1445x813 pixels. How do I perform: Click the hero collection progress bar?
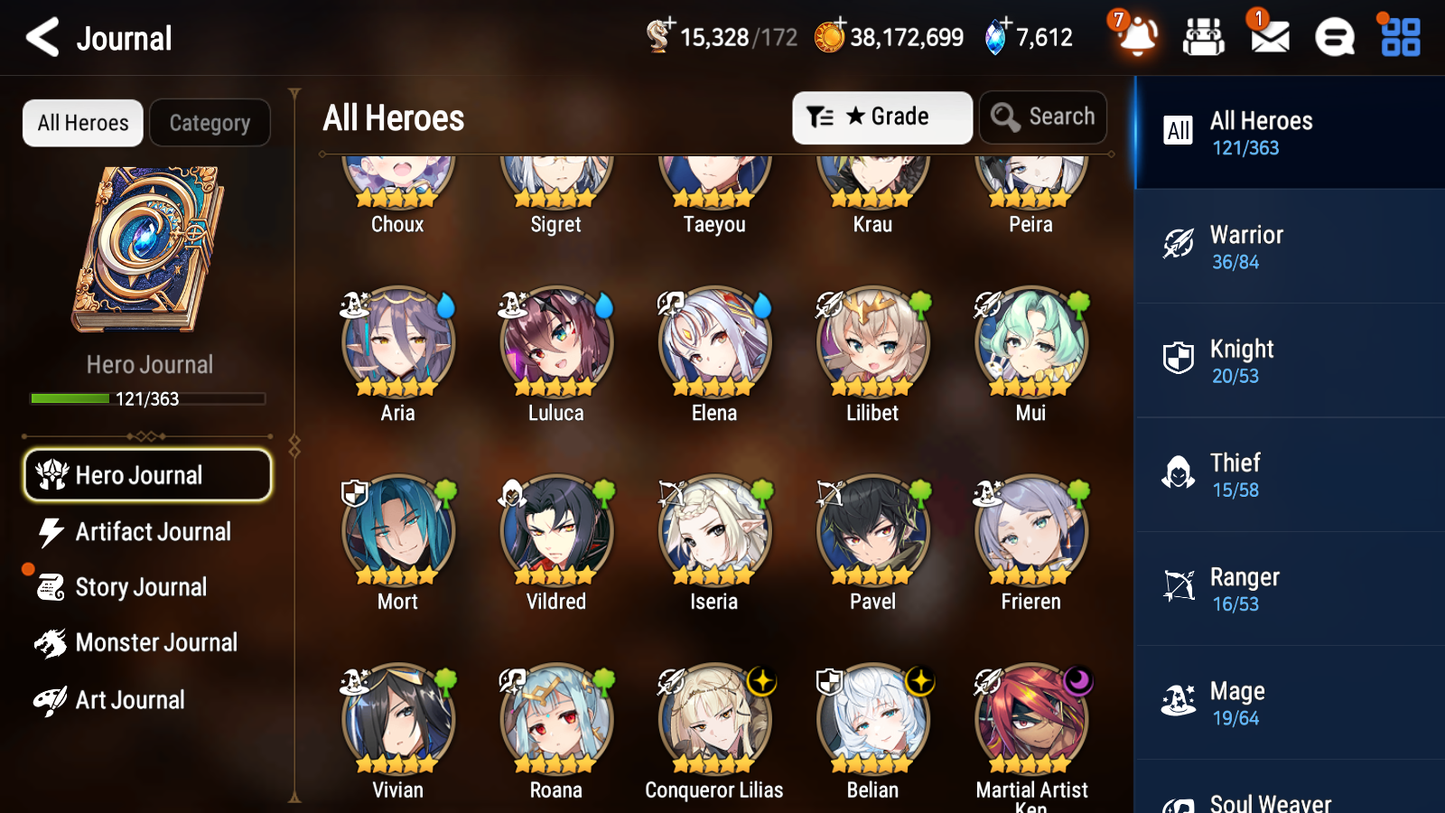coord(149,398)
